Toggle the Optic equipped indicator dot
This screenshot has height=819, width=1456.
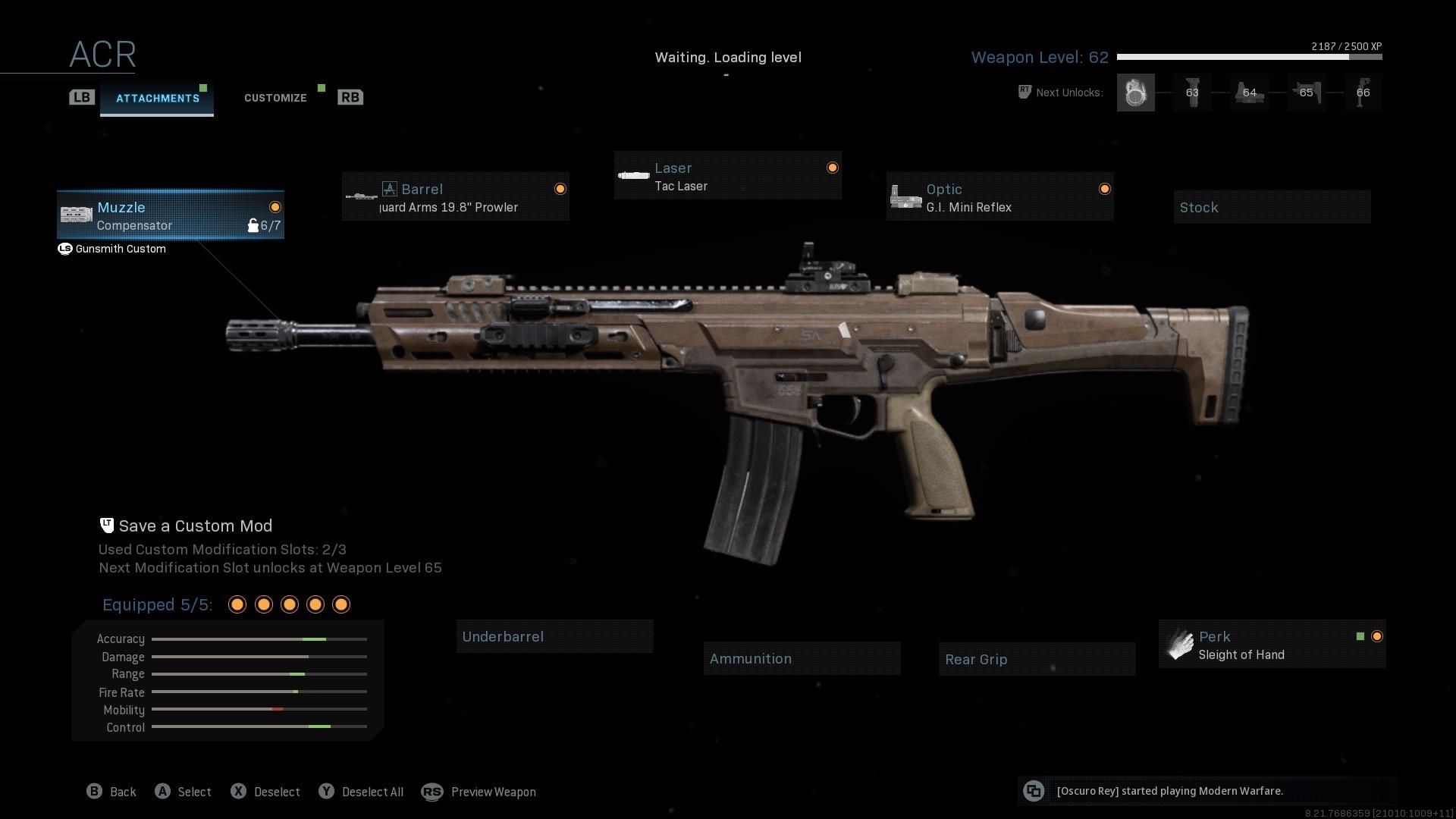(x=1104, y=189)
